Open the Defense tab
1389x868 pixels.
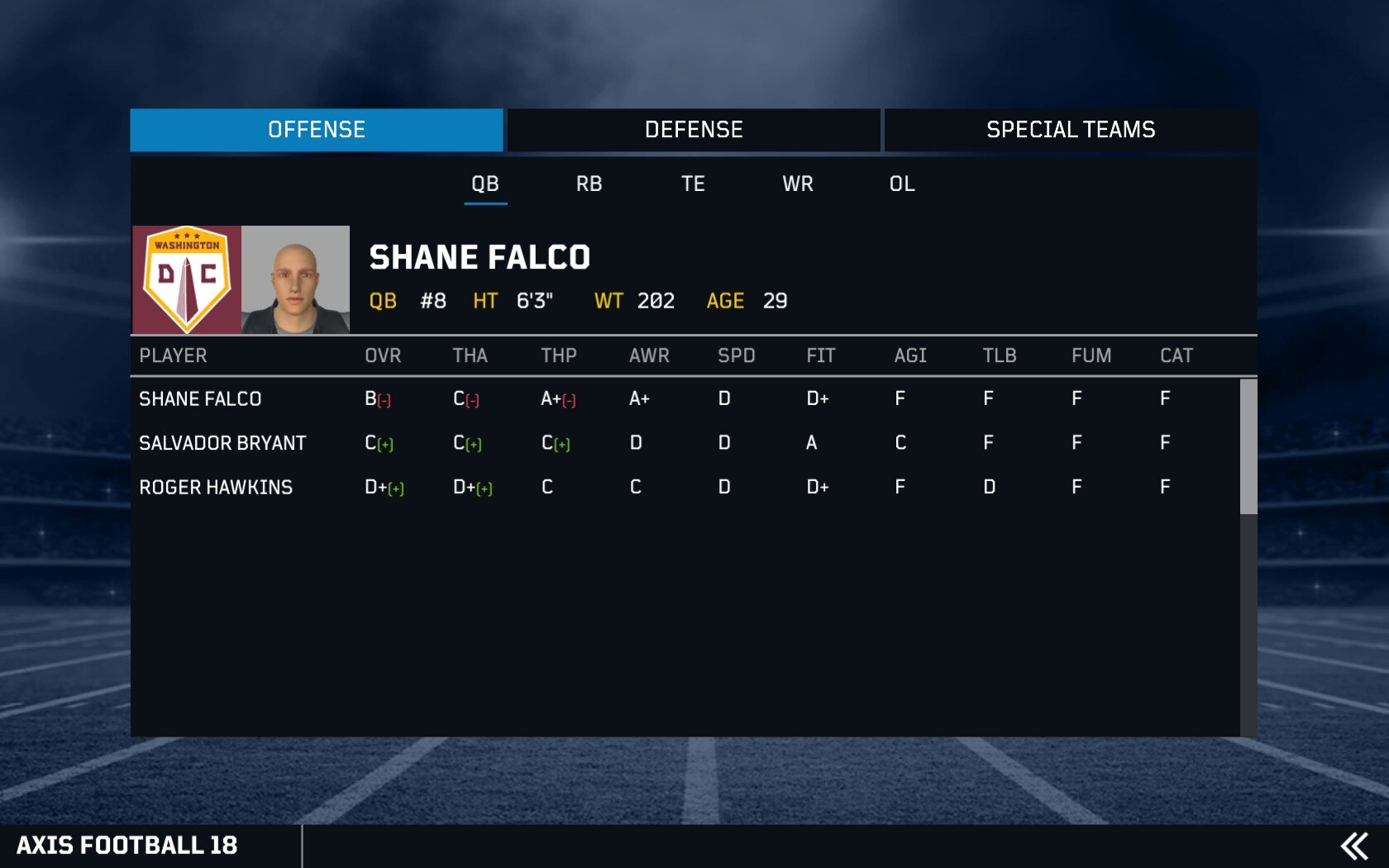point(694,130)
